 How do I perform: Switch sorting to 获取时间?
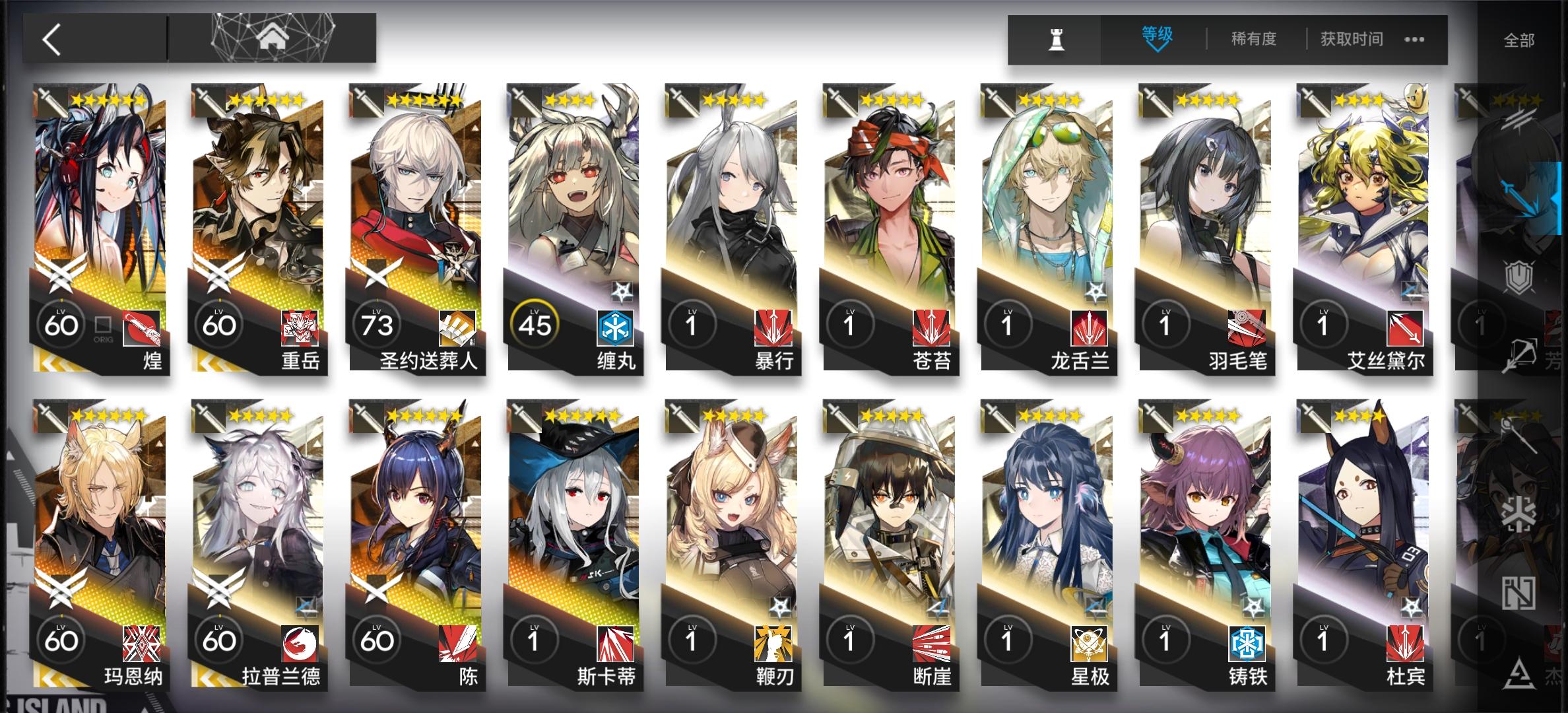(x=1349, y=38)
